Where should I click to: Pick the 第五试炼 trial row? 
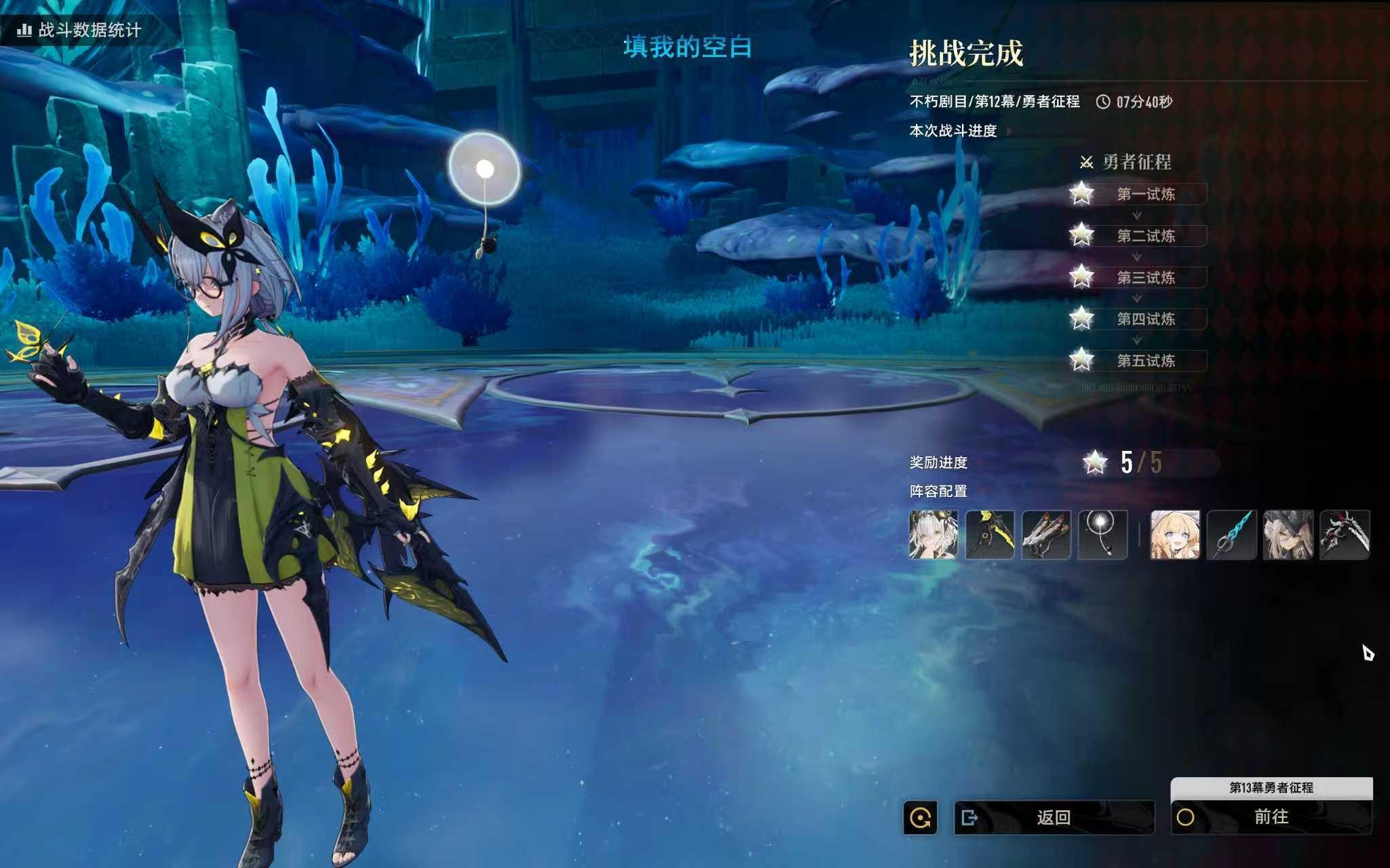pos(1145,361)
